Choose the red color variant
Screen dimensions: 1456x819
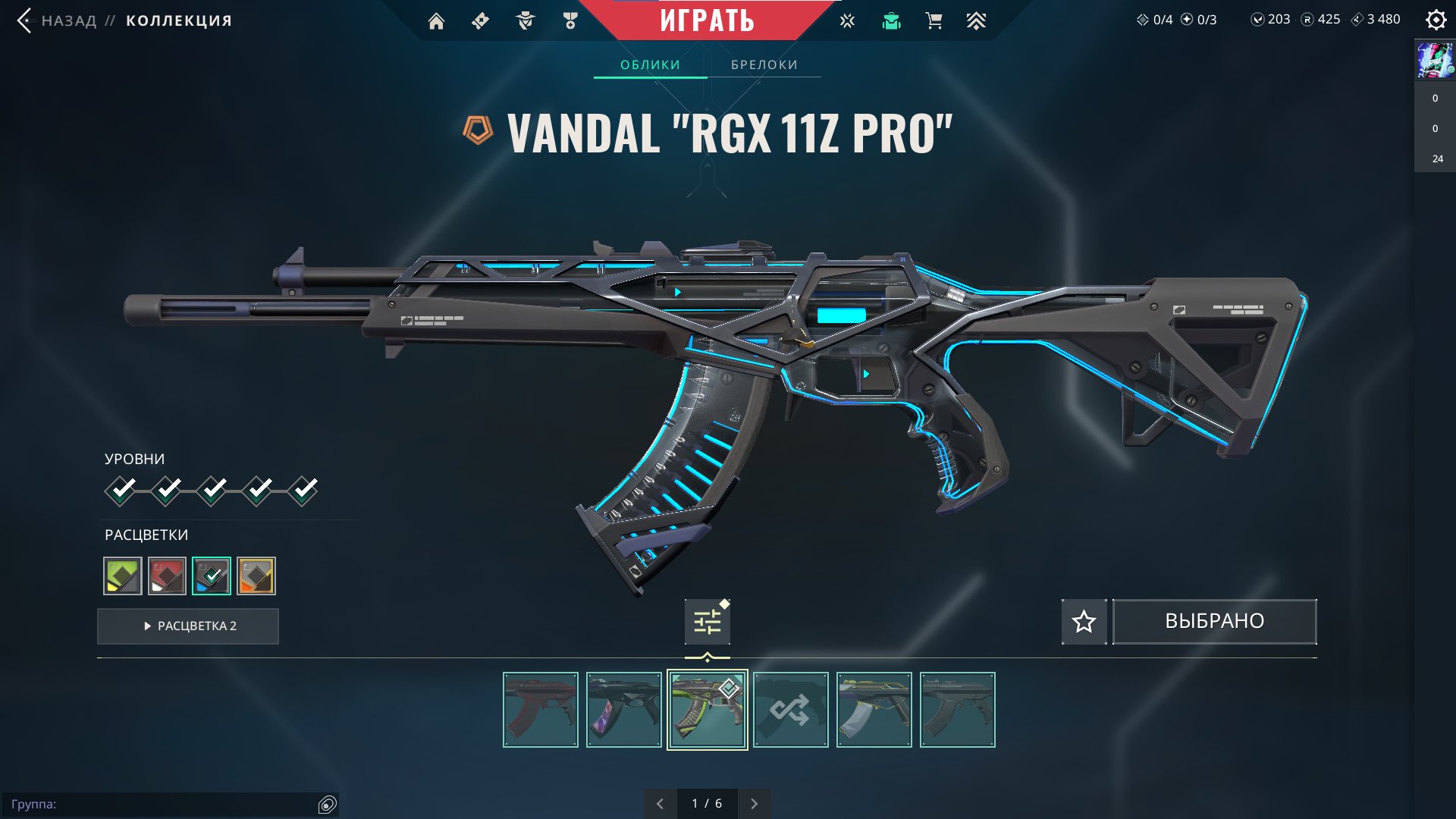(167, 576)
